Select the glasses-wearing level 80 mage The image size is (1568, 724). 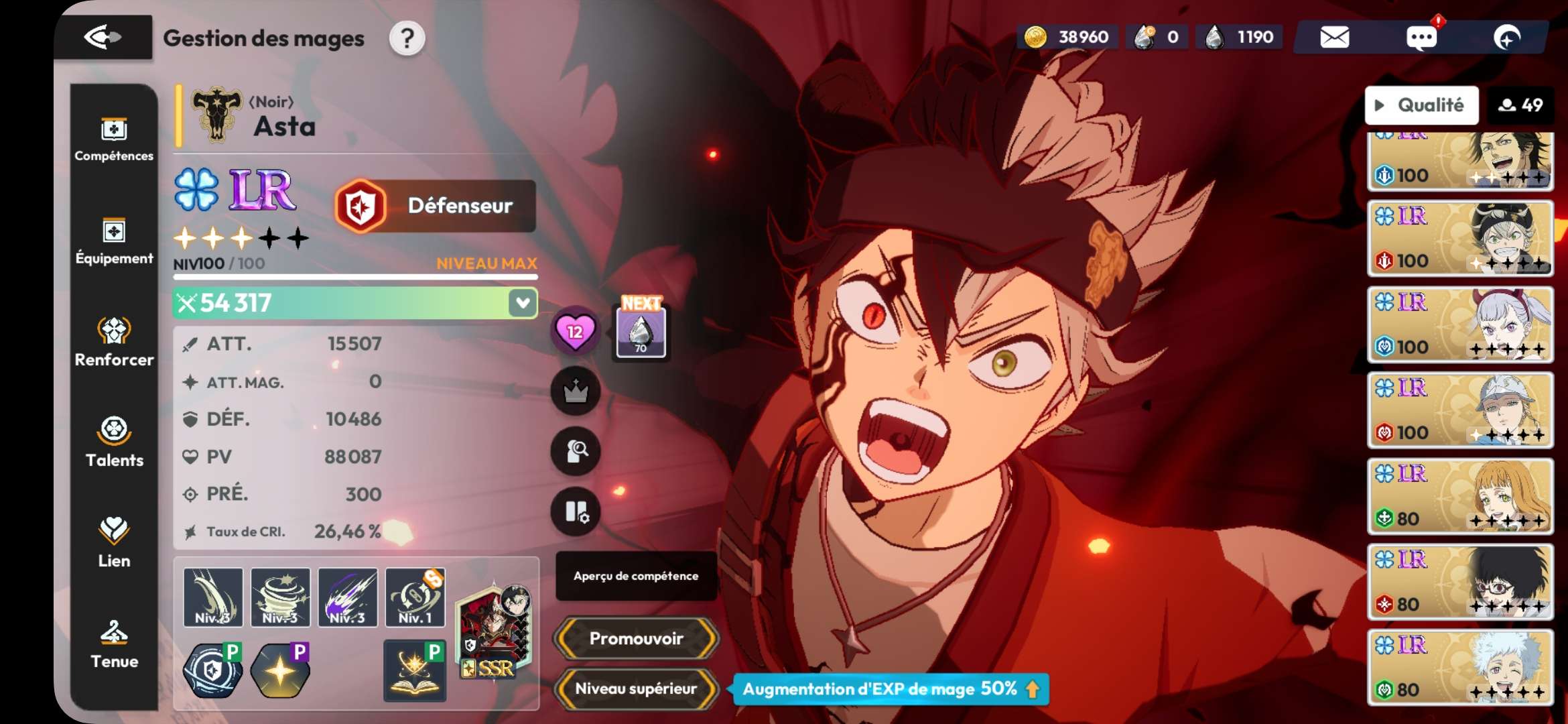point(1460,583)
